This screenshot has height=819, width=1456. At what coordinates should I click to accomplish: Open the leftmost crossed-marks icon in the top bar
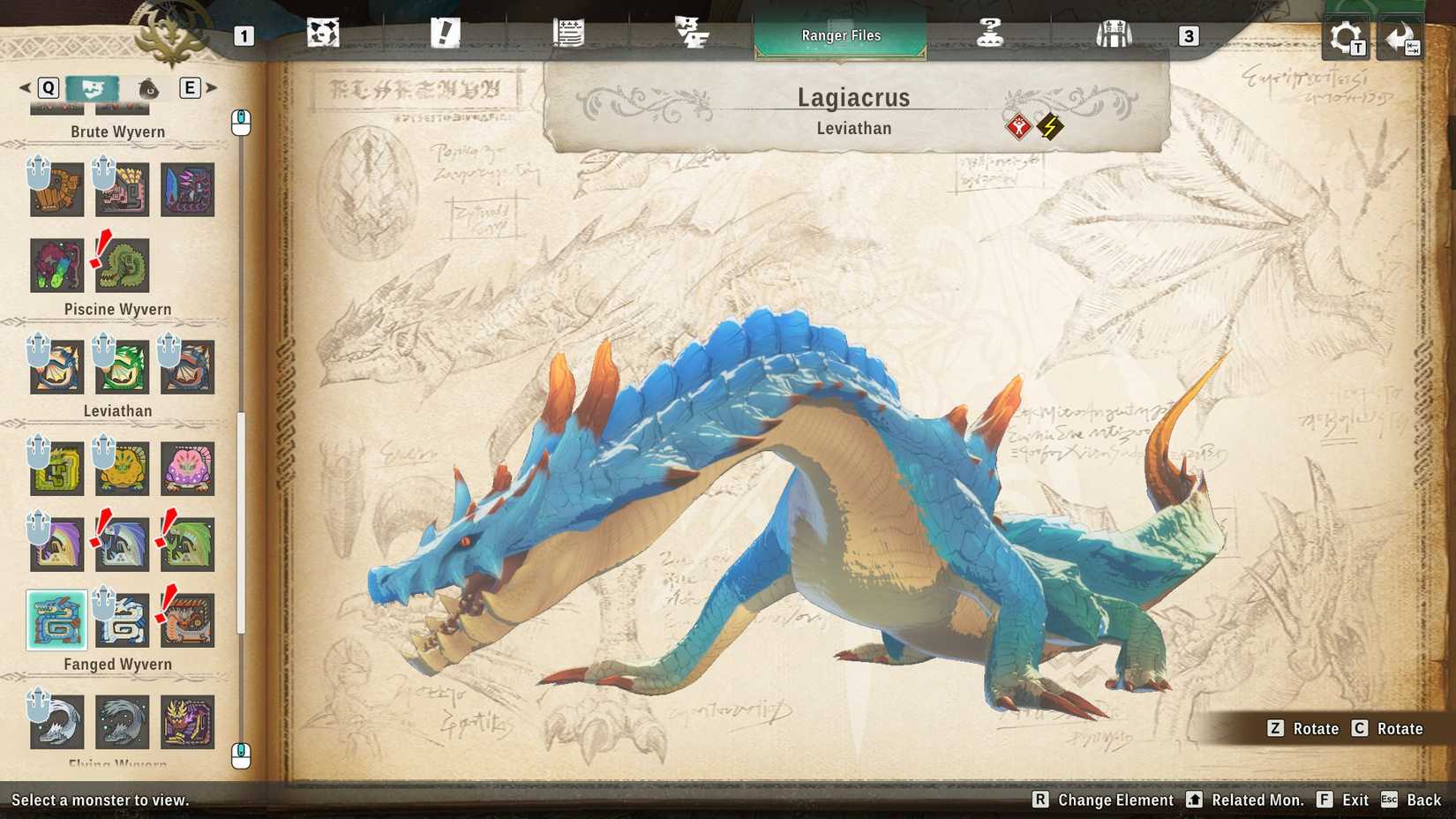324,33
